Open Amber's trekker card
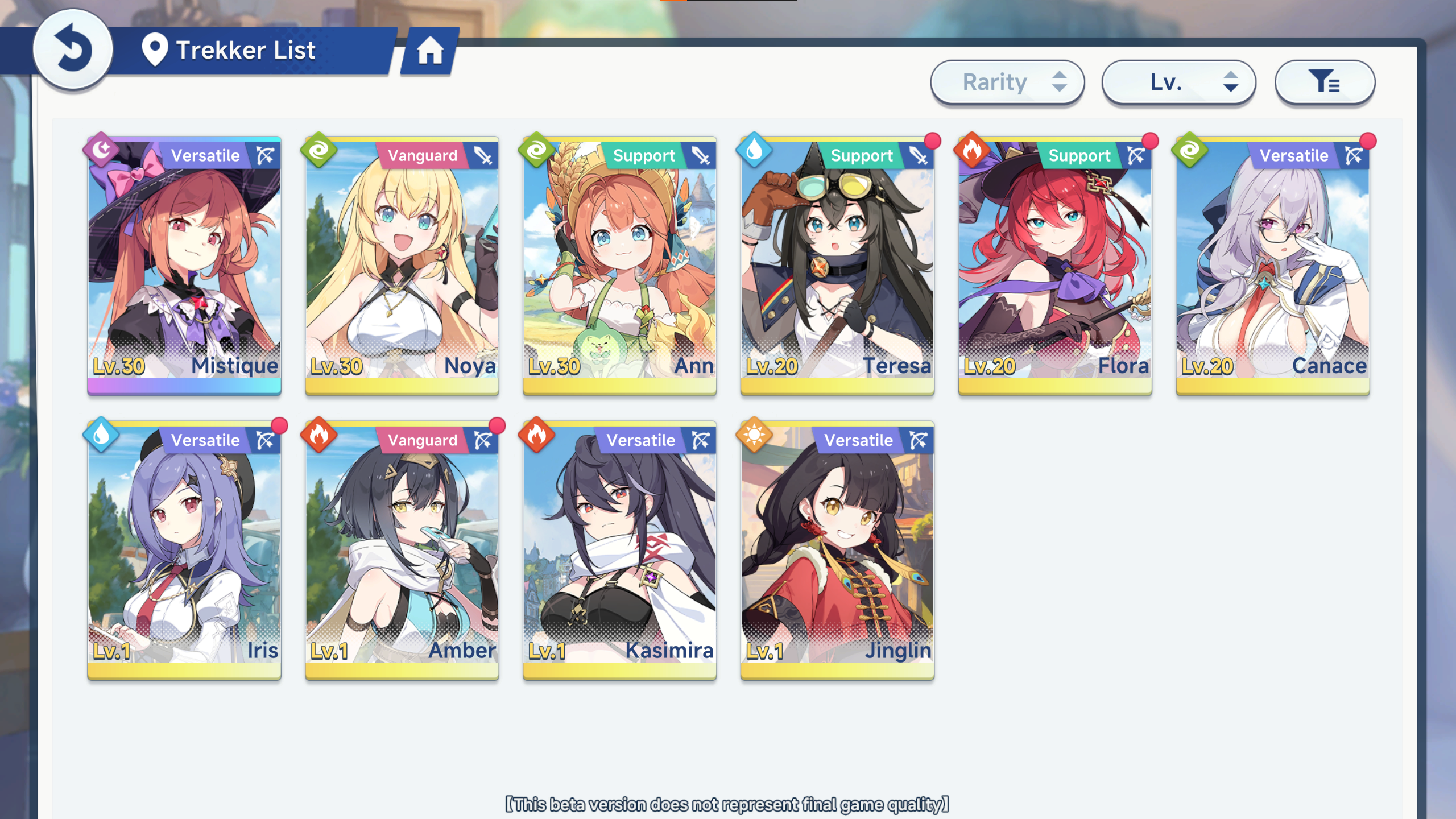The image size is (1456, 819). pyautogui.click(x=402, y=550)
